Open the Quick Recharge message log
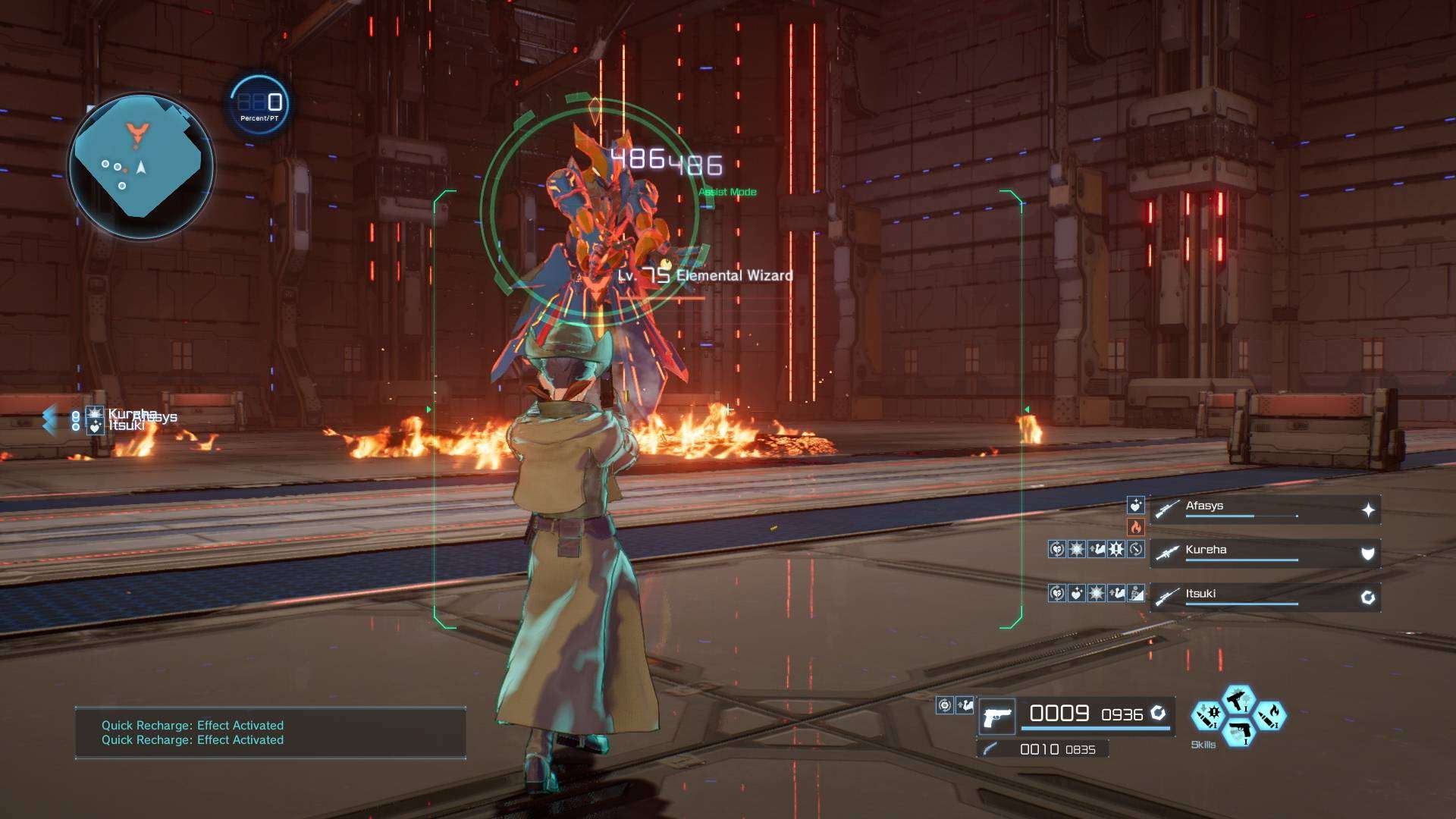The image size is (1456, 819). (270, 733)
